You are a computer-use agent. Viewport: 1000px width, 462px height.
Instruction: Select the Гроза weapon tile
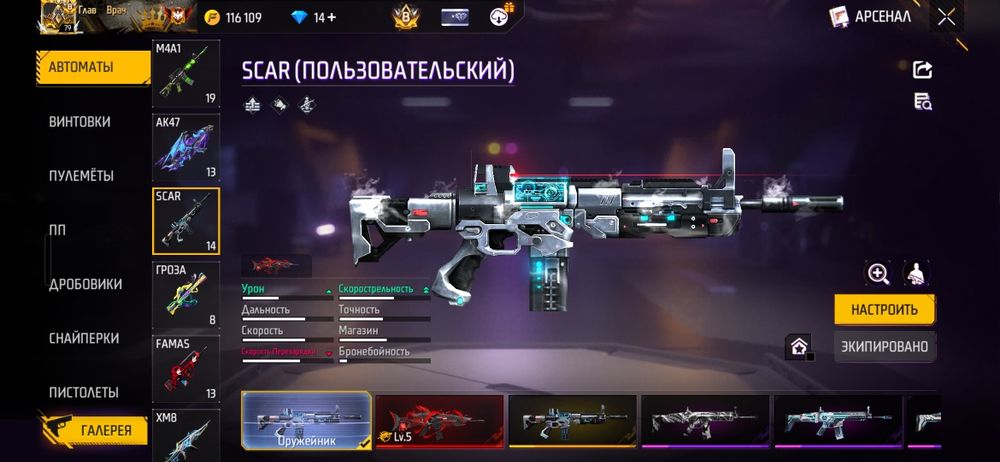185,295
